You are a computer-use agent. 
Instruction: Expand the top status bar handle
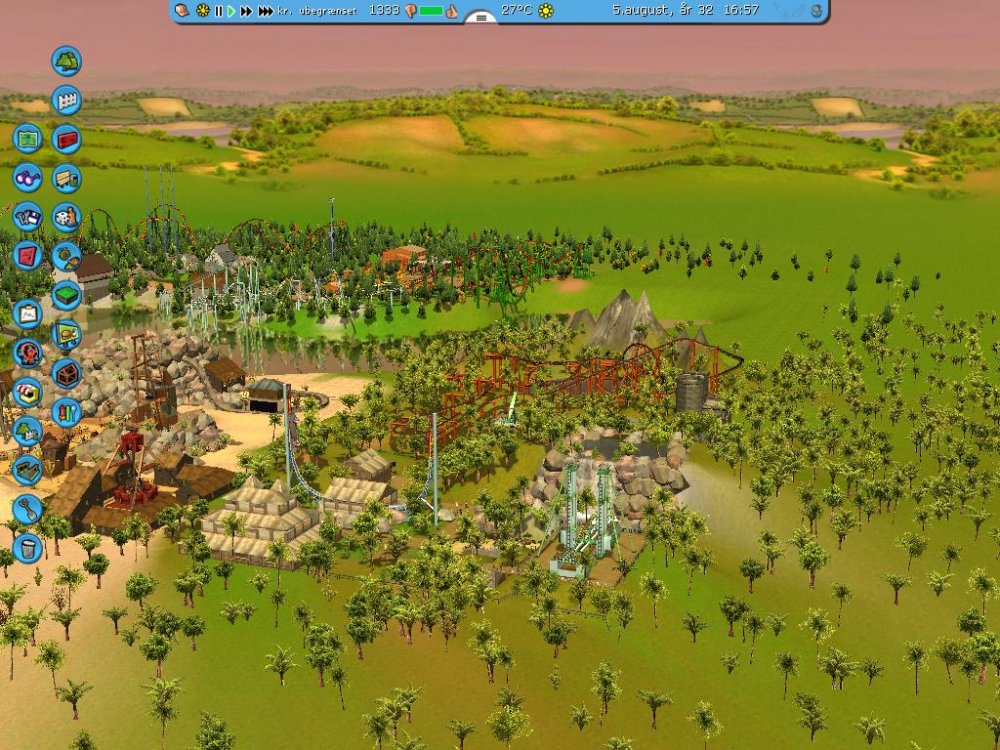tap(481, 17)
